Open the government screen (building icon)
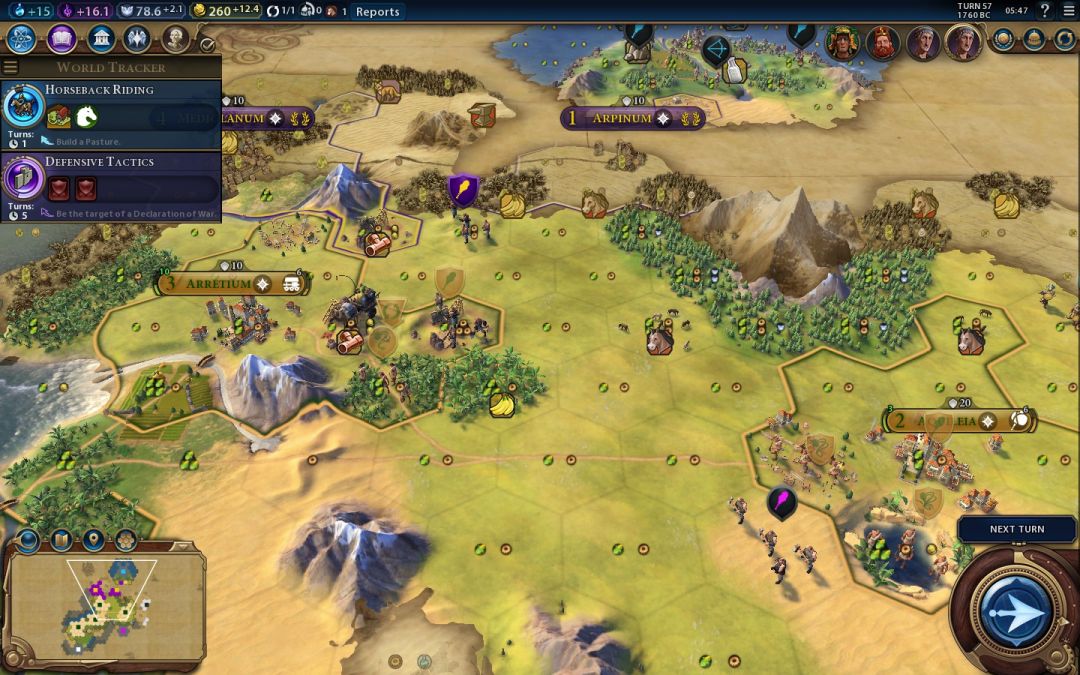 [100, 39]
